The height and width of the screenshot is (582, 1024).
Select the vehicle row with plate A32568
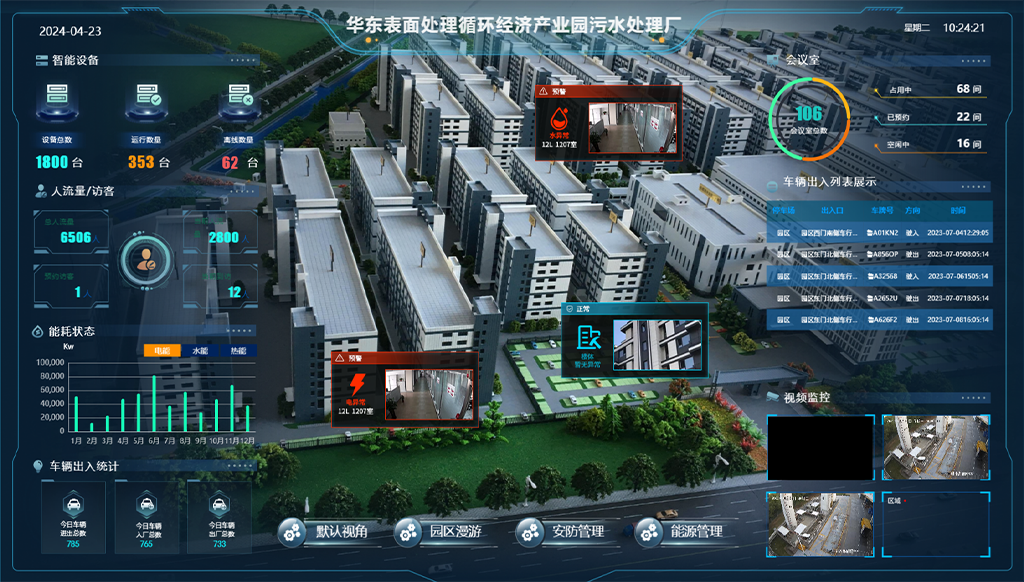pos(879,276)
